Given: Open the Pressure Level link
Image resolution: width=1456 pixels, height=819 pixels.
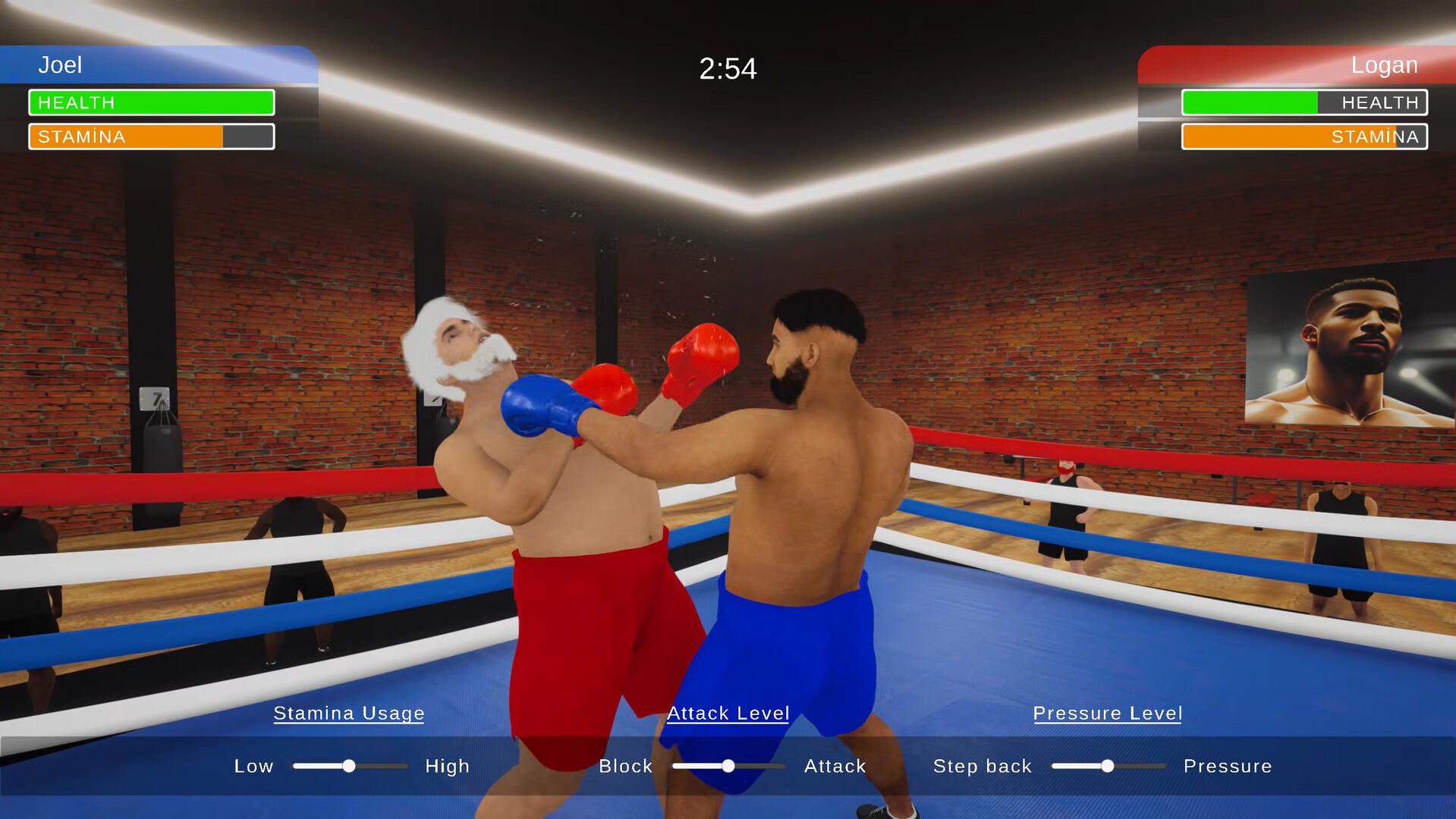Looking at the screenshot, I should click(x=1108, y=713).
